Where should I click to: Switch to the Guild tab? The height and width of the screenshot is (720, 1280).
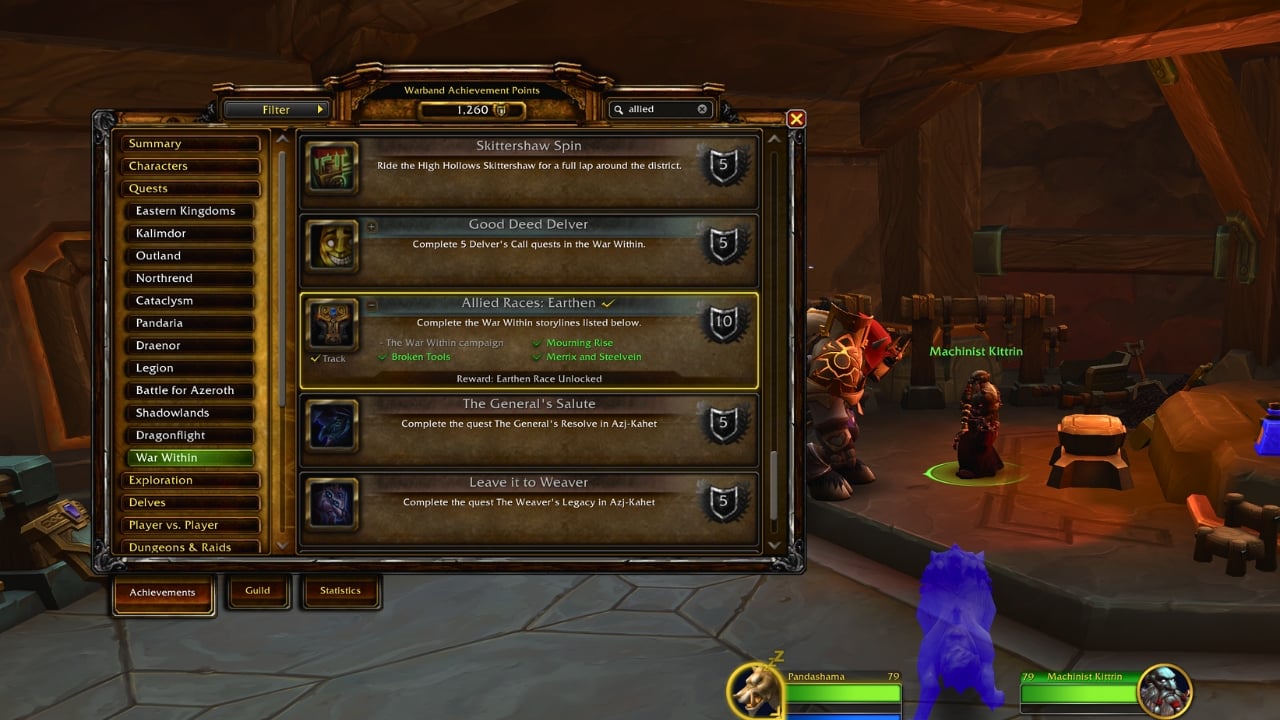coord(258,591)
